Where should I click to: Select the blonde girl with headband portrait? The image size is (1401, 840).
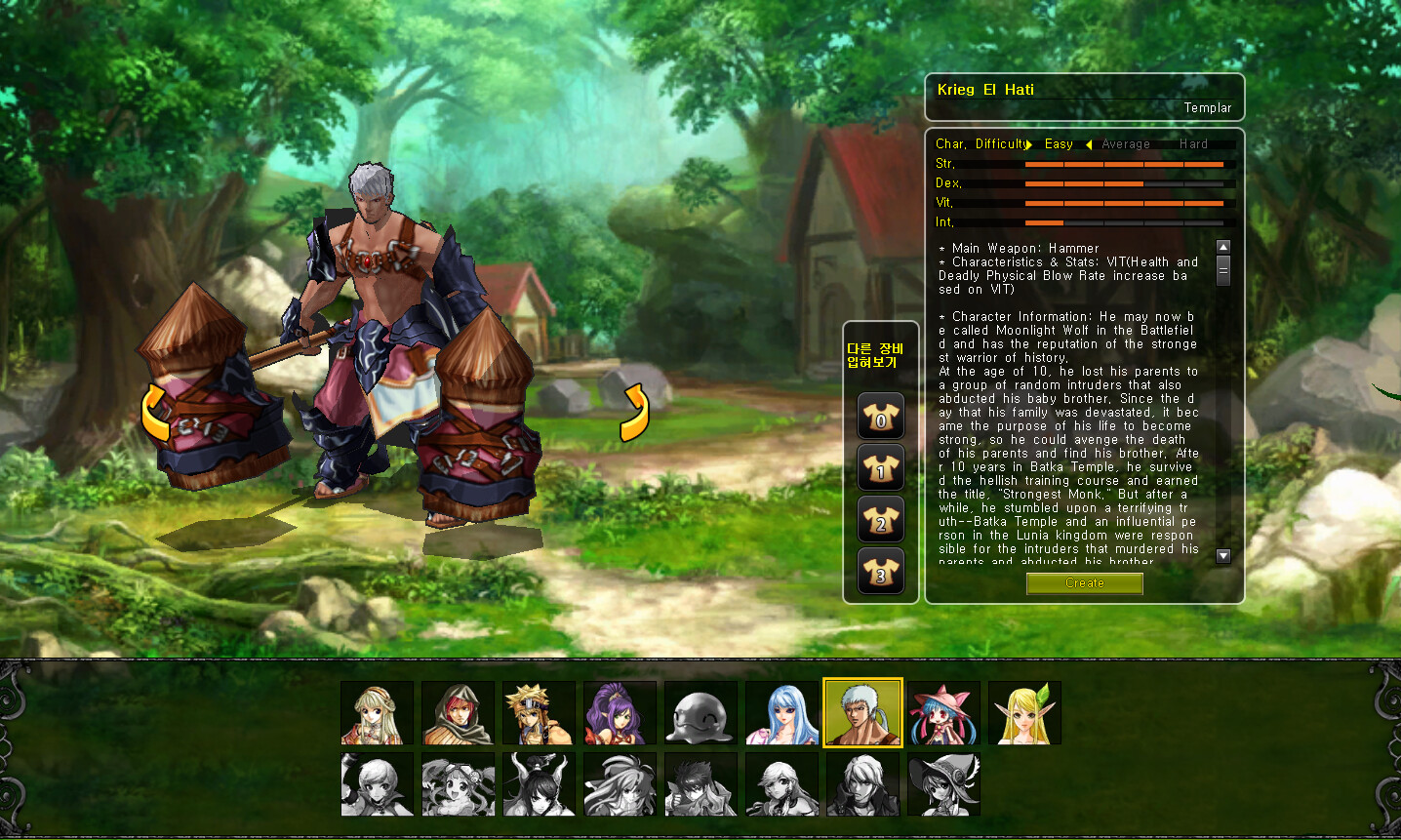pos(378,713)
